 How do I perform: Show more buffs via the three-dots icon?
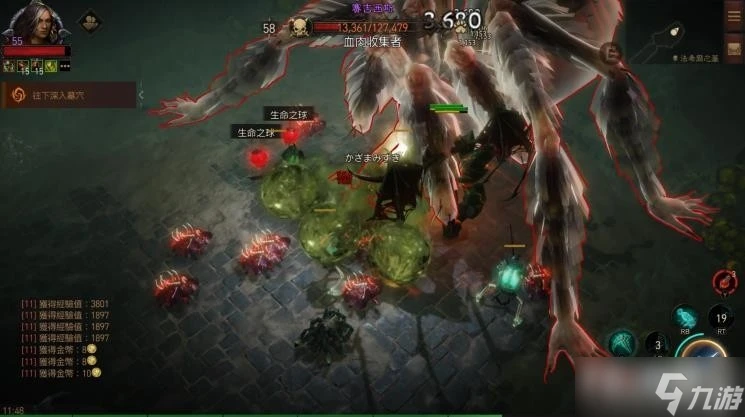(66, 66)
